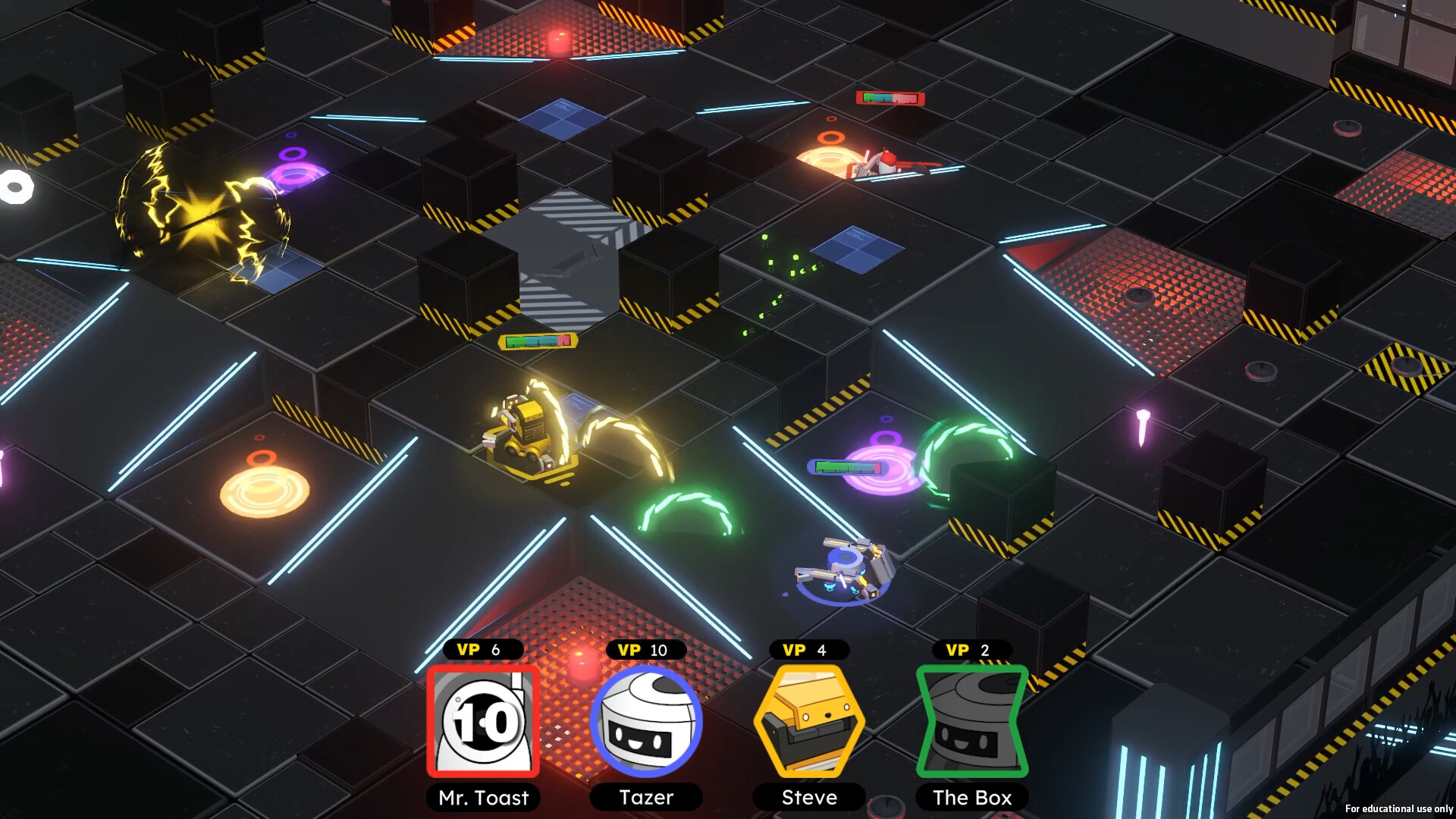Expand the VP 2 score tab above The Box

coord(971,650)
